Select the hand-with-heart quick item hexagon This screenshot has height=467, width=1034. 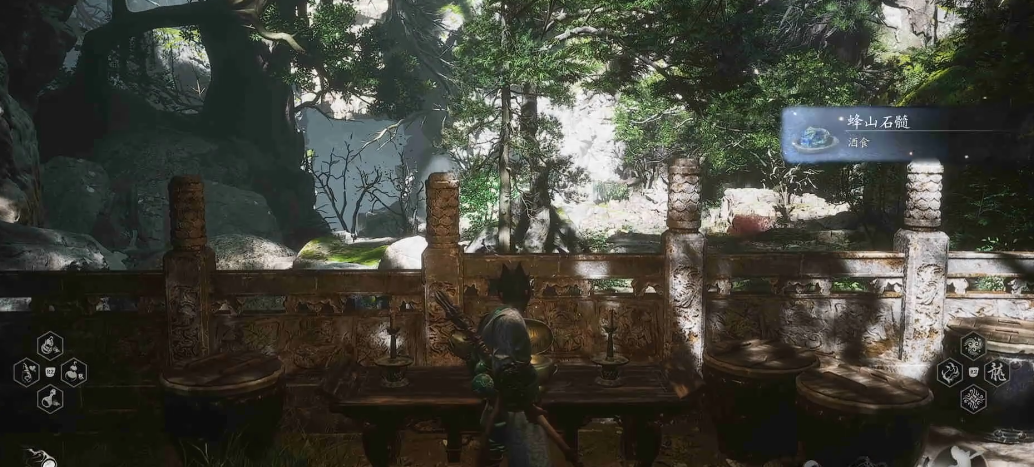click(x=26, y=373)
